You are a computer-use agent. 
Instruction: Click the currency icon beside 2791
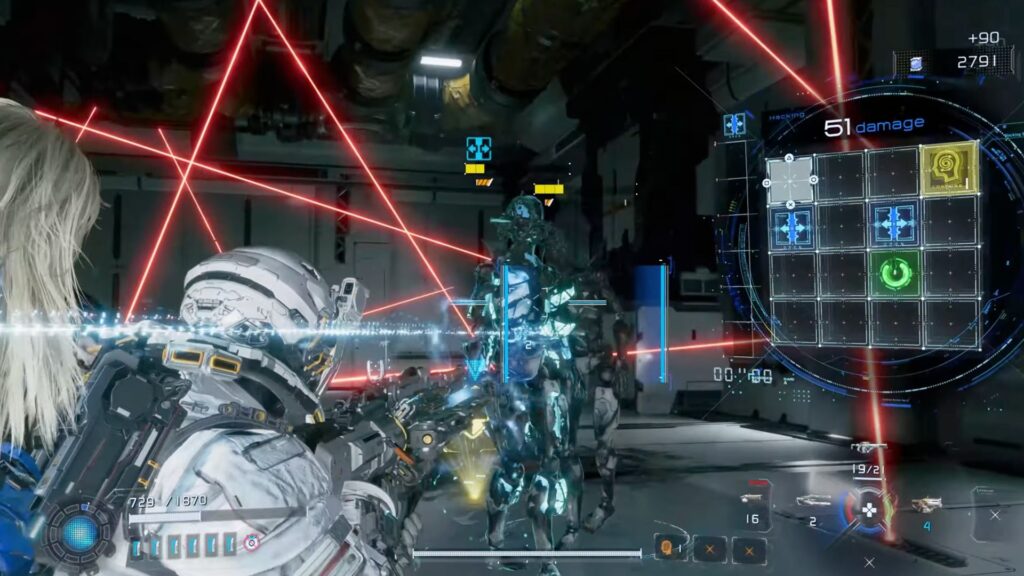[915, 62]
